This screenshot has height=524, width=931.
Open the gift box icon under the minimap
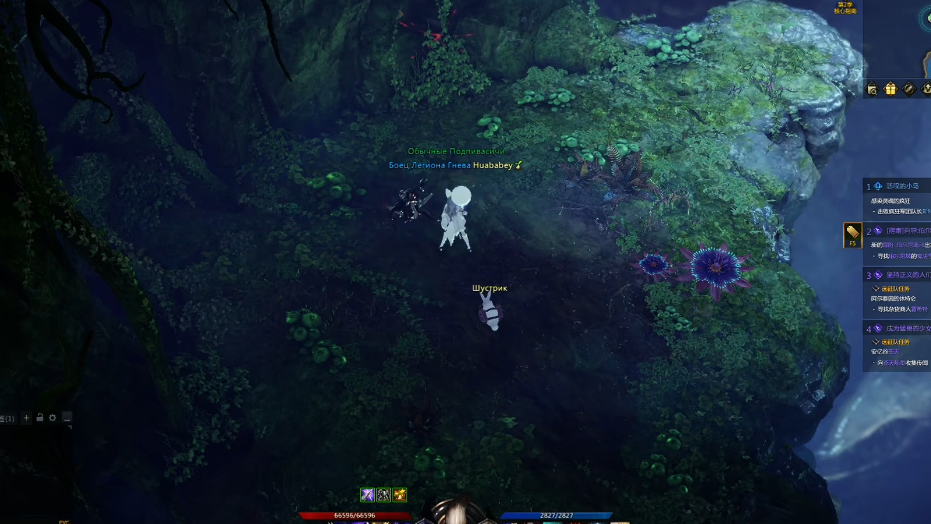[890, 89]
